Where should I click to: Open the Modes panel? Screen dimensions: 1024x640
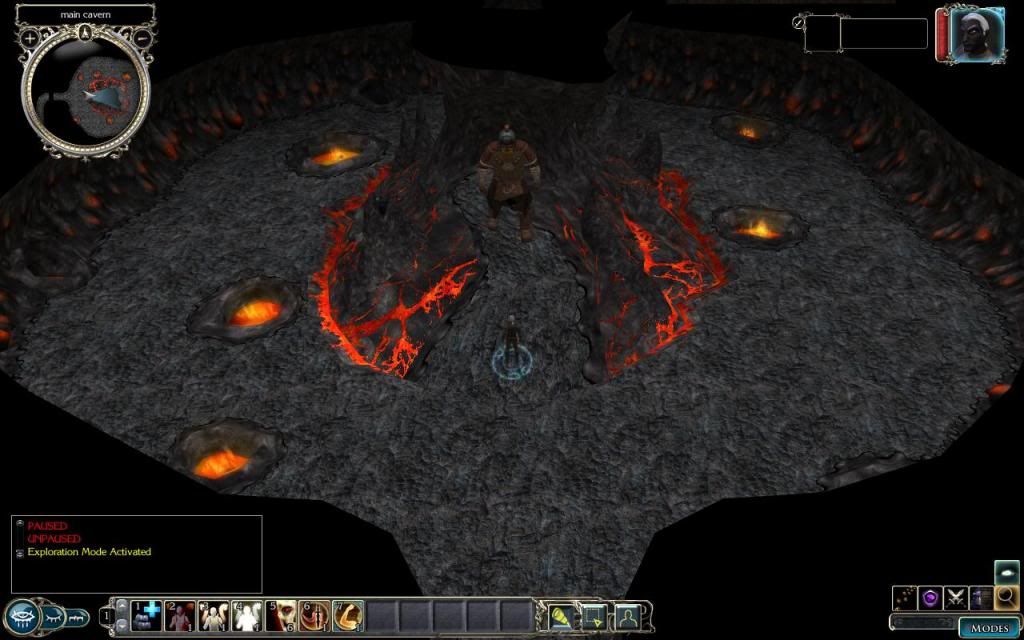coord(990,628)
